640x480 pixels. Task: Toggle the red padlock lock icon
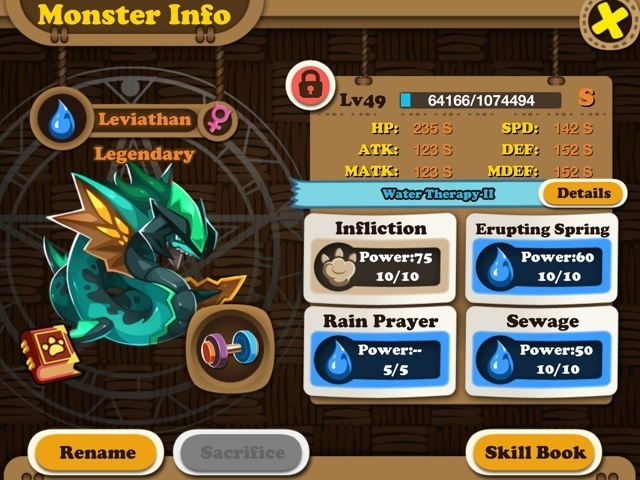(x=312, y=87)
